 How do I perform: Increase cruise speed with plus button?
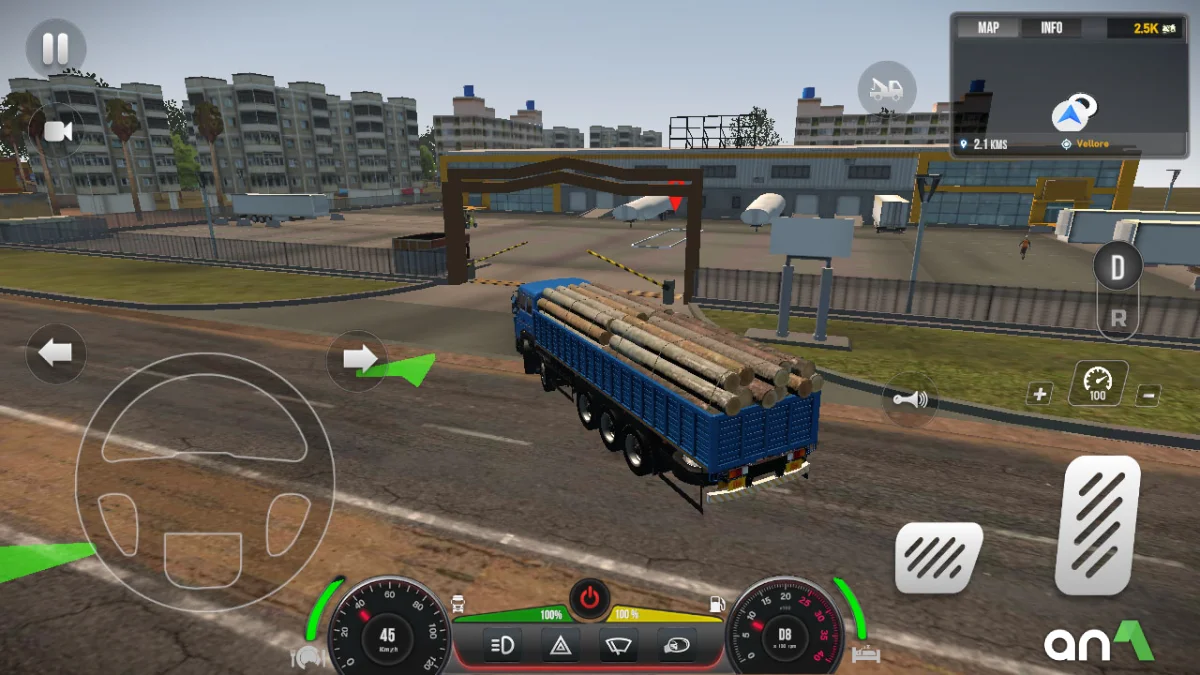coord(1040,394)
